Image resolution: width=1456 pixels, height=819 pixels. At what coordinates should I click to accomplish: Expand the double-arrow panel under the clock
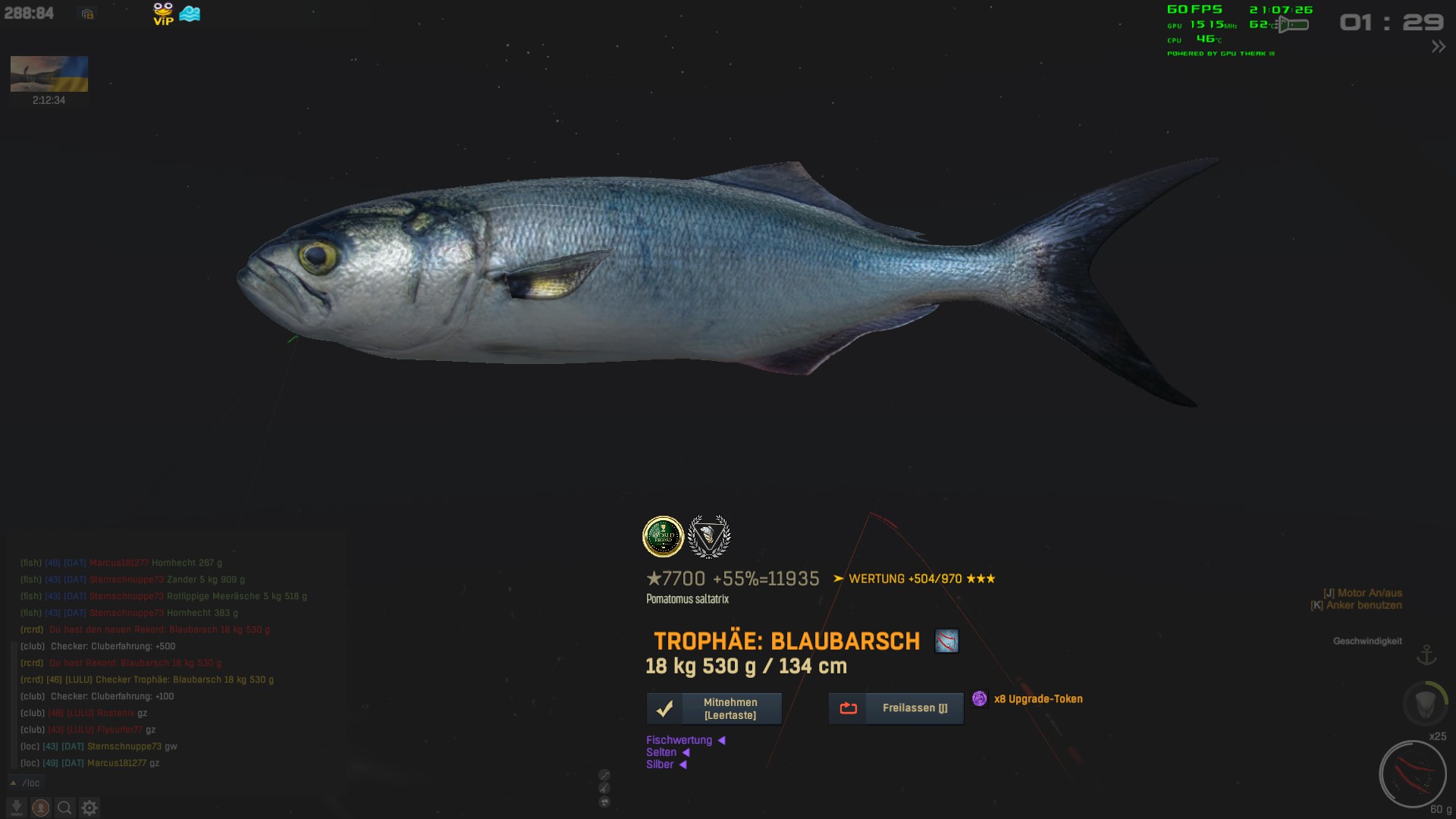pos(1438,47)
